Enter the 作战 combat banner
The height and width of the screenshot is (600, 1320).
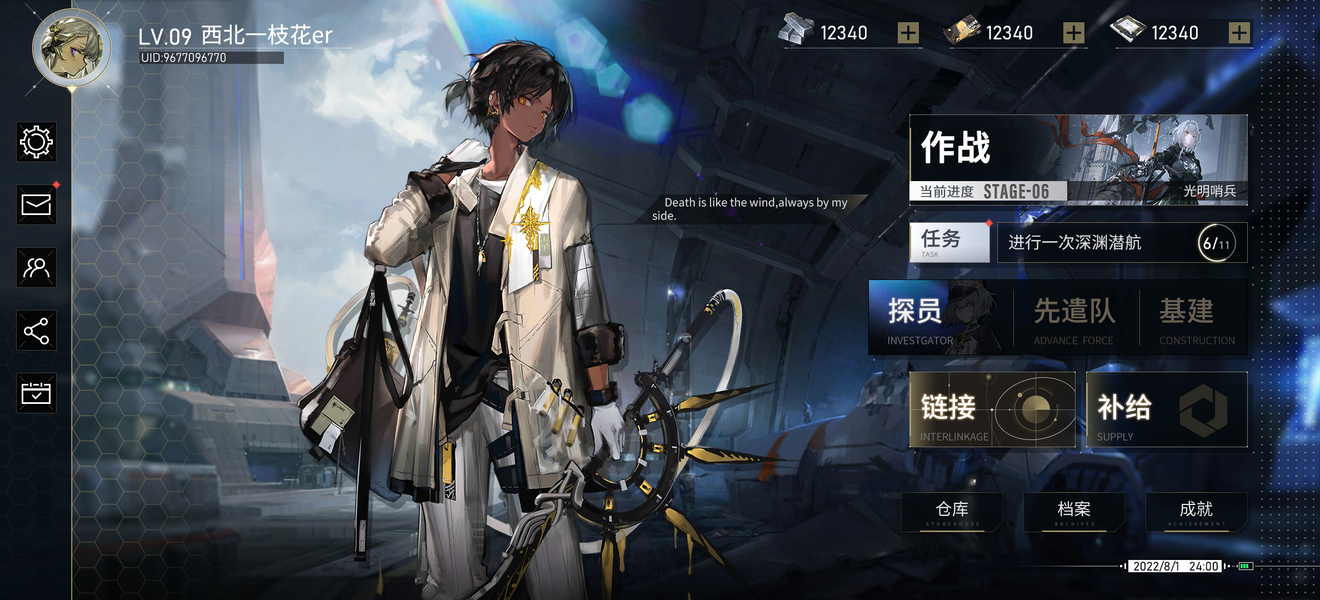(1078, 159)
